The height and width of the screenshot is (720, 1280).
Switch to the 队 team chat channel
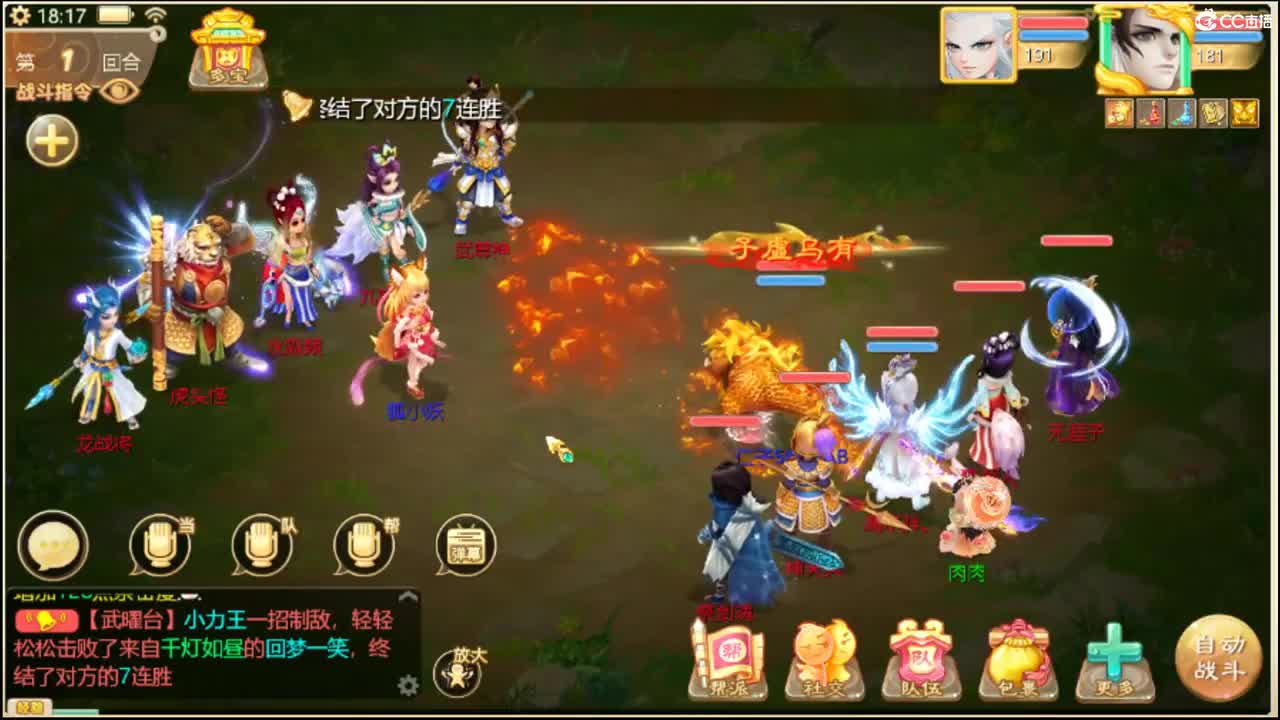point(262,547)
